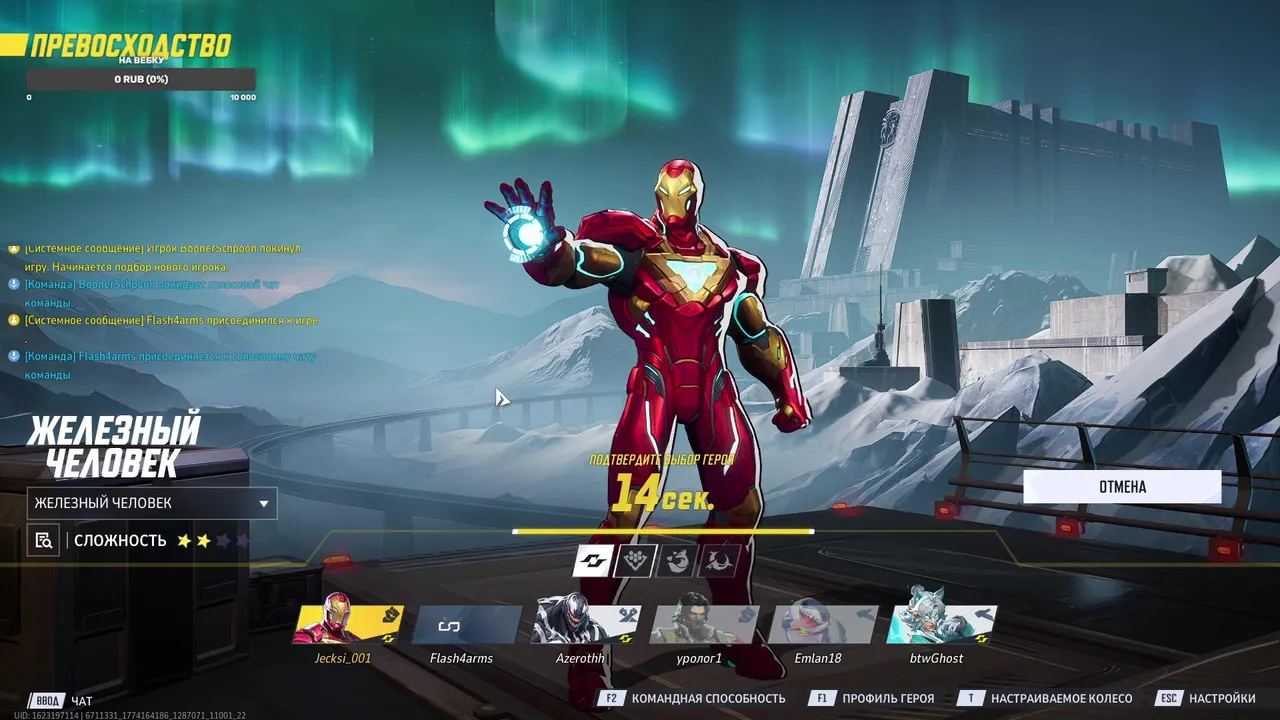Open НАСТРОЙКИ settings
The width and height of the screenshot is (1280, 720).
coord(1207,698)
